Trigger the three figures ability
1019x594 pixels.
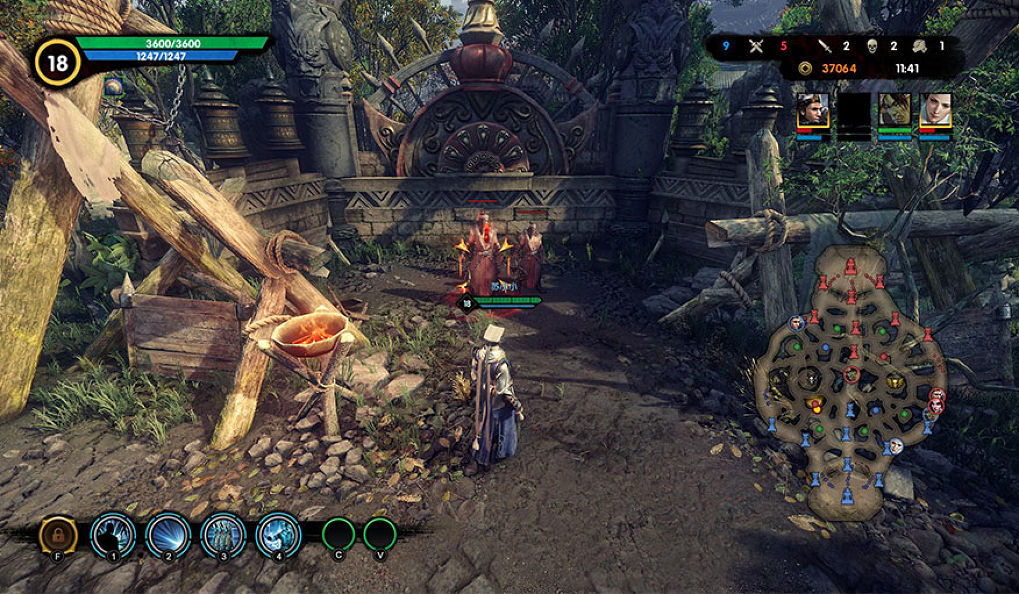223,535
